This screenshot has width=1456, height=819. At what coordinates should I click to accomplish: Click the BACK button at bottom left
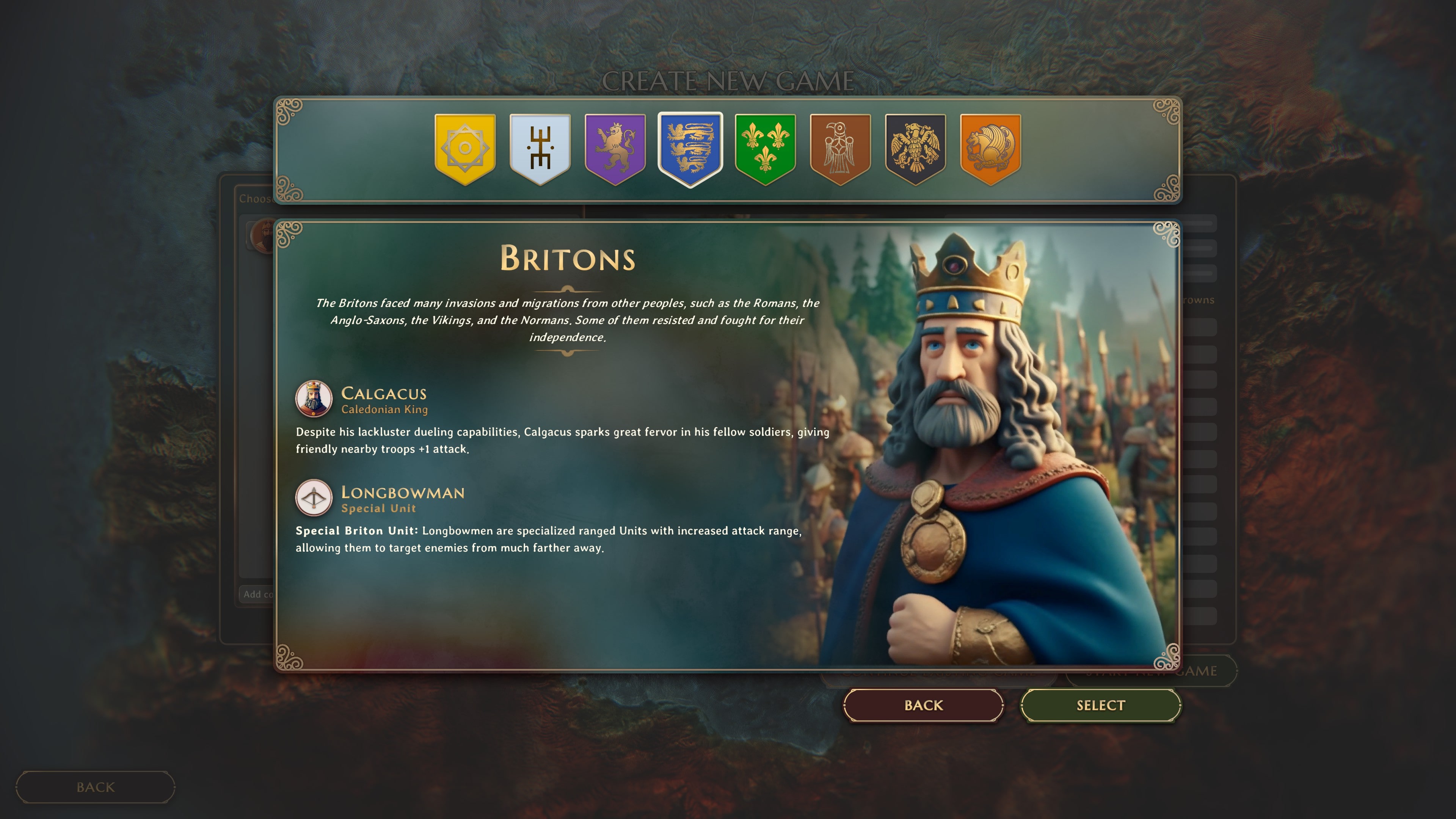coord(95,787)
